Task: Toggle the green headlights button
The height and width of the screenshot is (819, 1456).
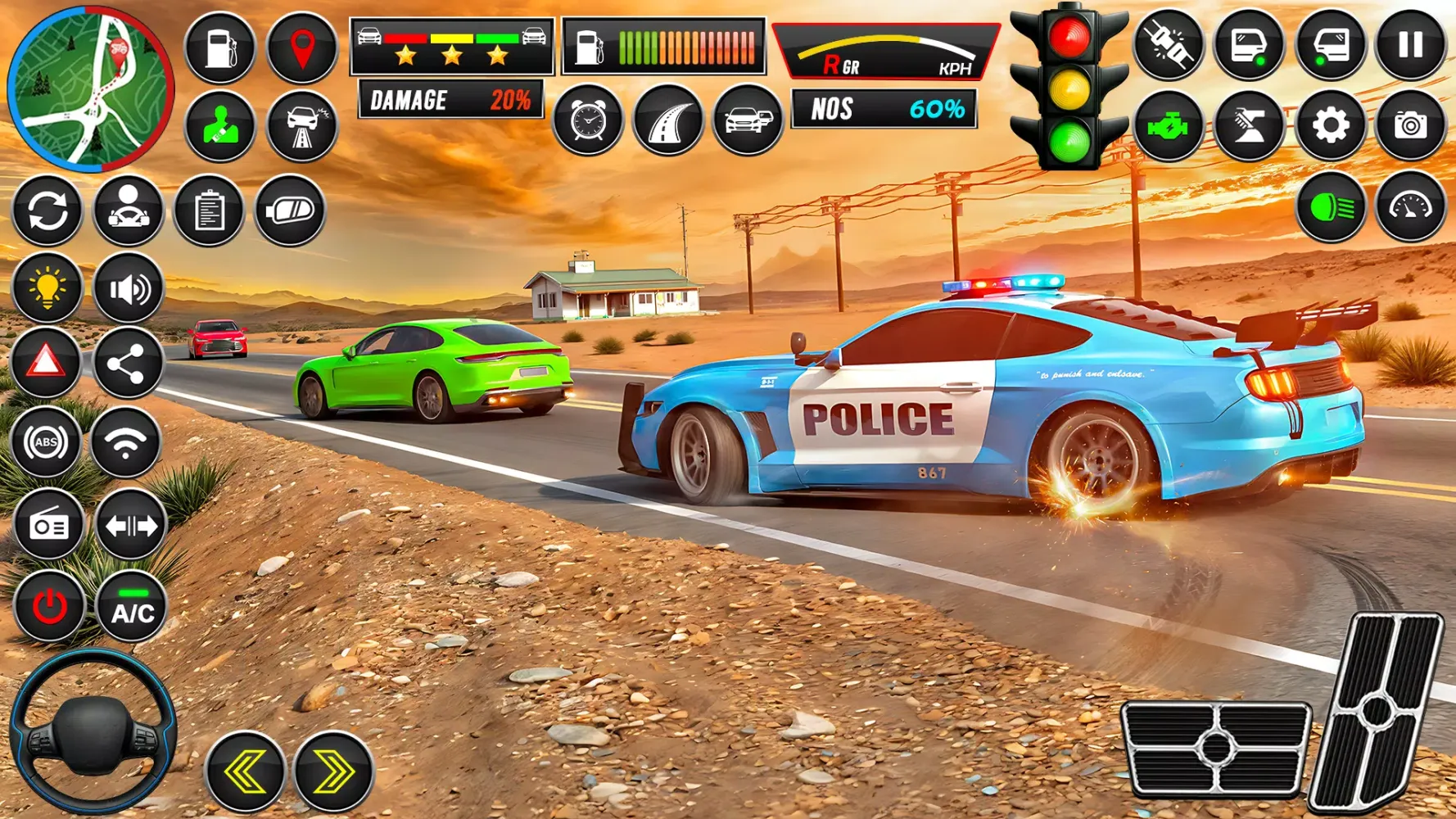Action: tap(1330, 208)
